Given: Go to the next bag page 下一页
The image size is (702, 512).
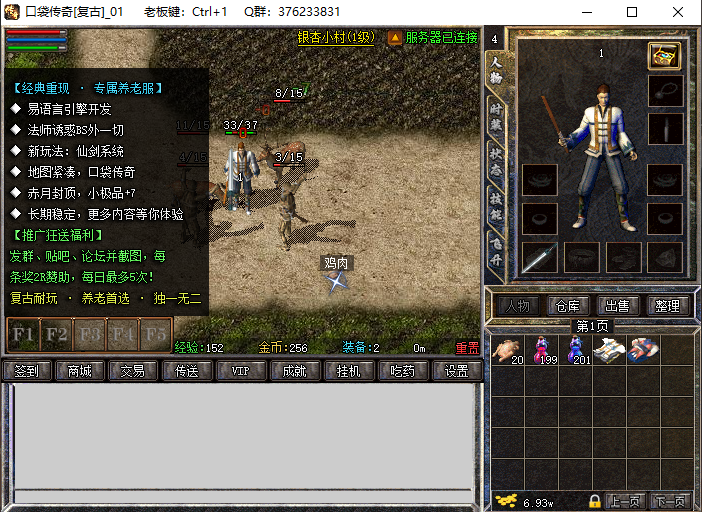Looking at the screenshot, I should (669, 501).
